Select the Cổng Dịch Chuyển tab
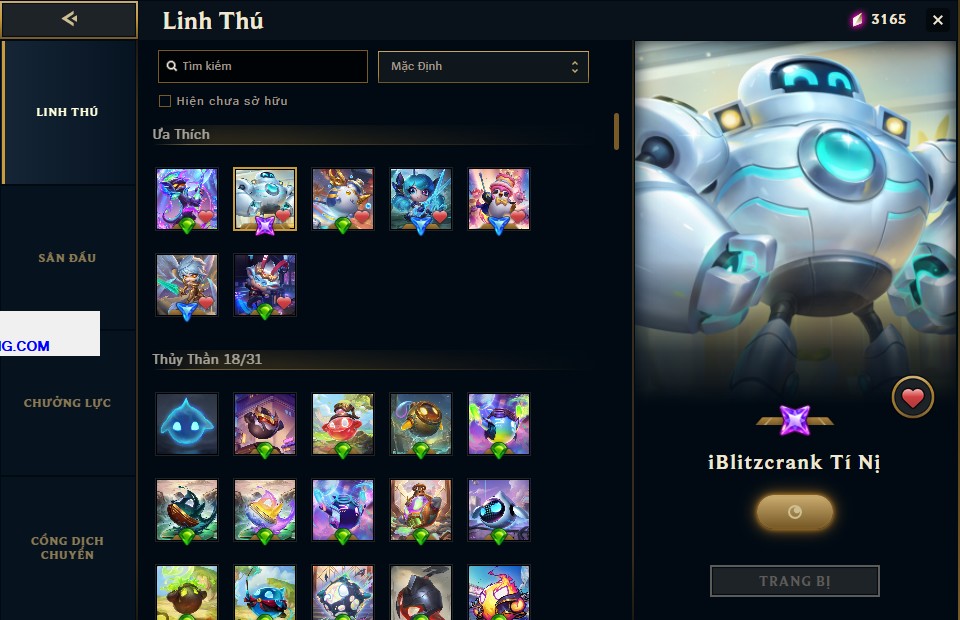The width and height of the screenshot is (960, 620). click(67, 547)
